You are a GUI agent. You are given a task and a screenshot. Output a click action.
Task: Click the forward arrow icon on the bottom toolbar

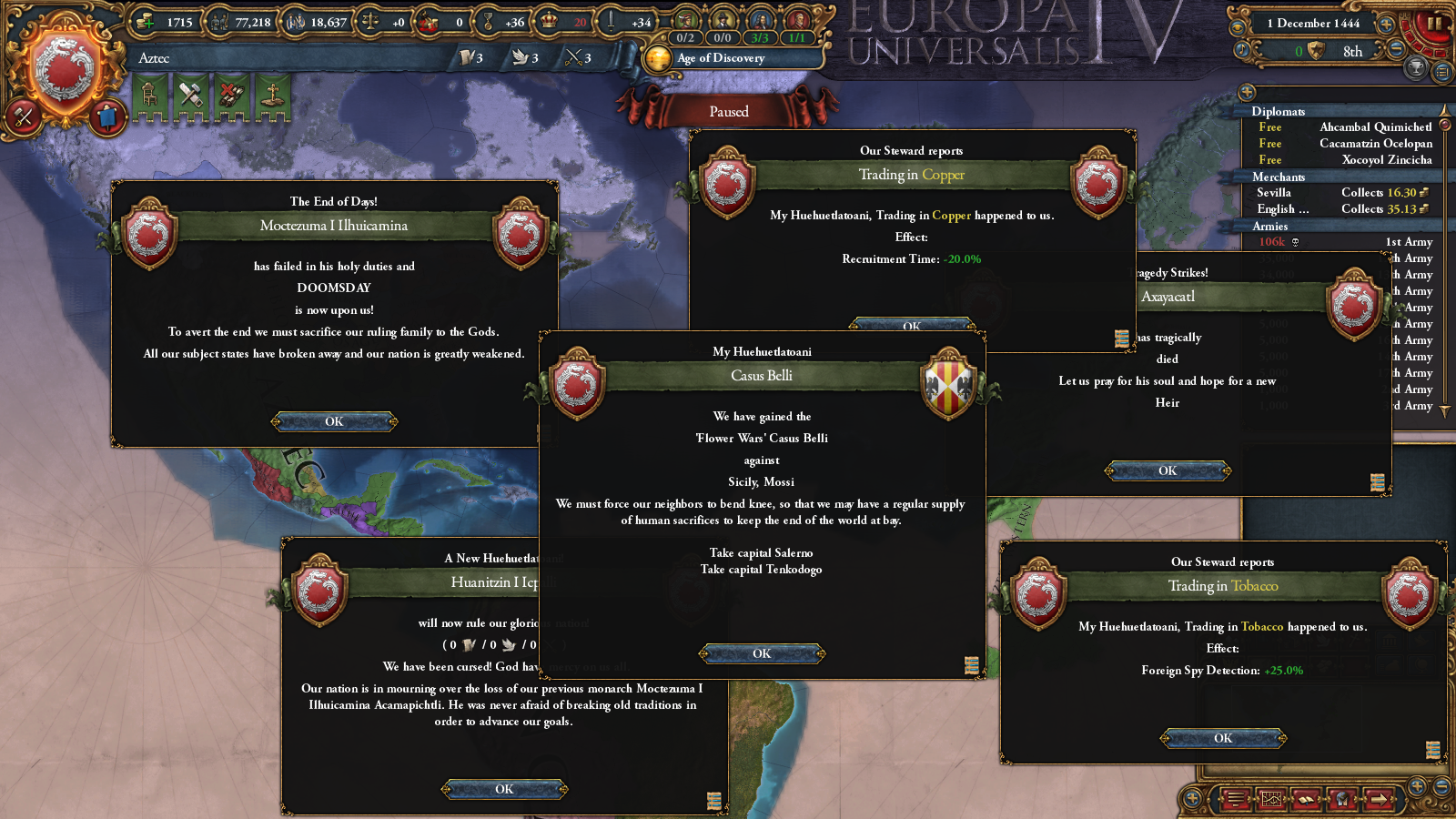(x=1380, y=799)
